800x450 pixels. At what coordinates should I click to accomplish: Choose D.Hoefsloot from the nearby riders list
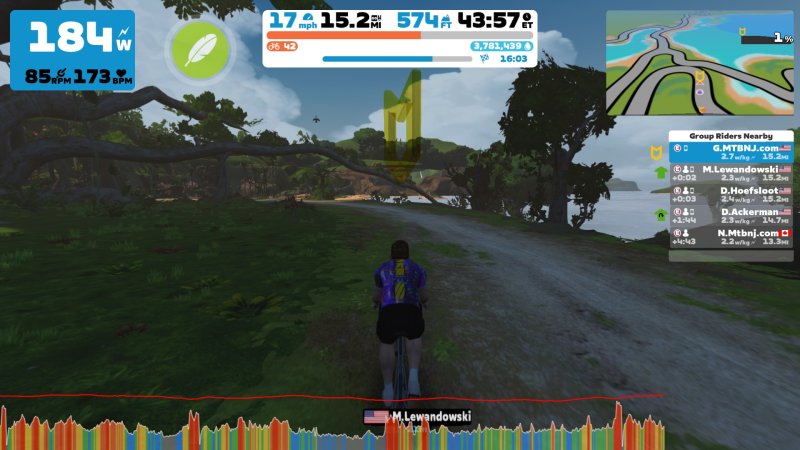(x=730, y=194)
